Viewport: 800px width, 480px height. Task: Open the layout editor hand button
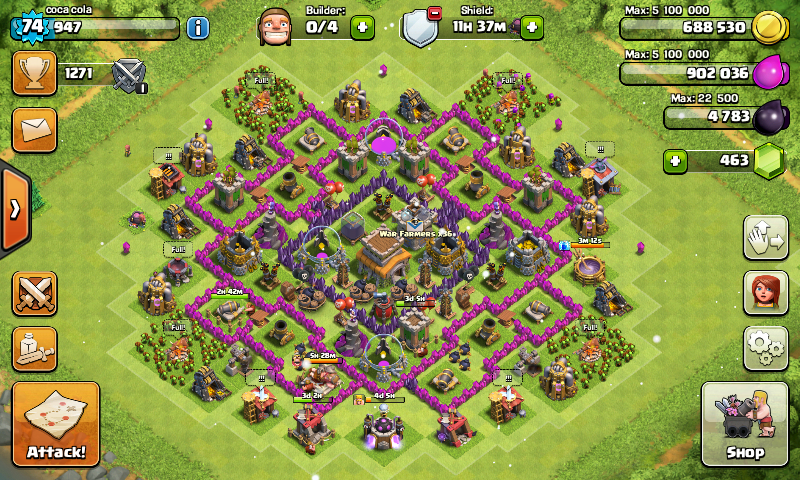(764, 237)
